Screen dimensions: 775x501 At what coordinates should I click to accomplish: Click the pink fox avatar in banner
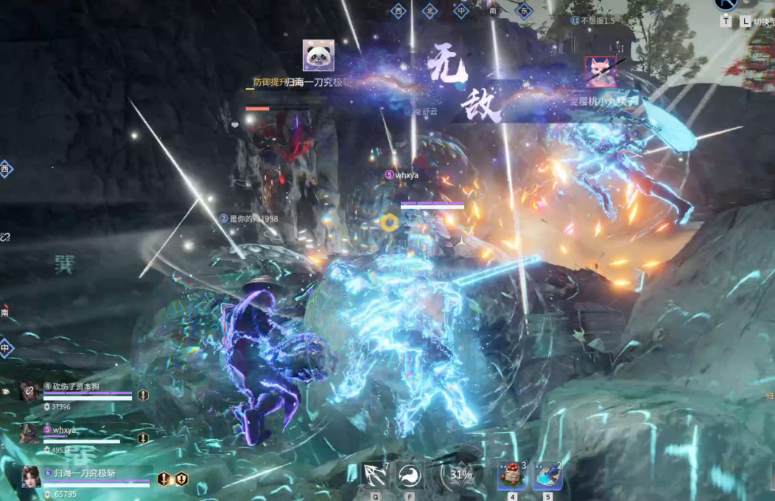600,71
